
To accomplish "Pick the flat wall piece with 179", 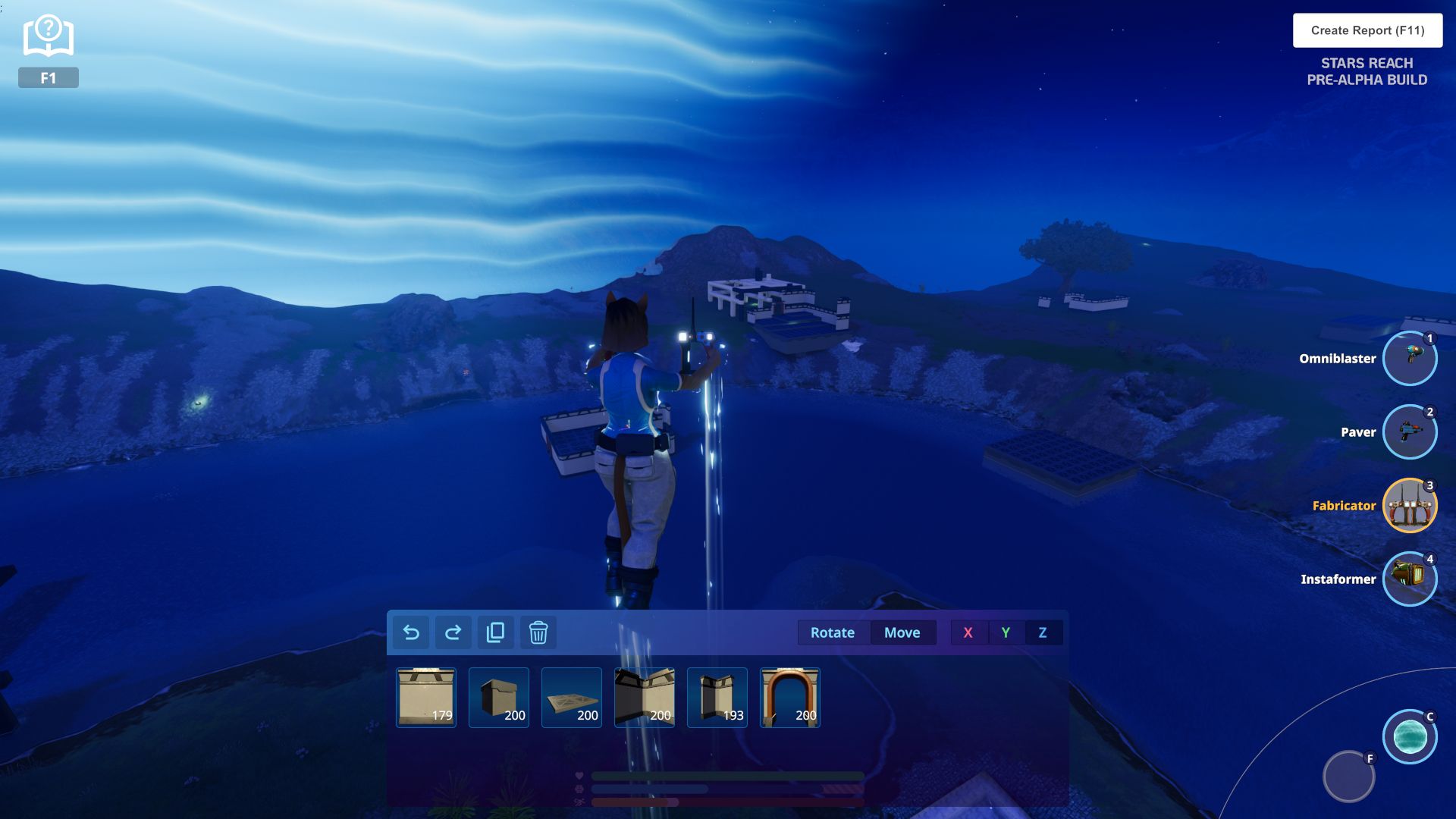I will click(x=426, y=698).
